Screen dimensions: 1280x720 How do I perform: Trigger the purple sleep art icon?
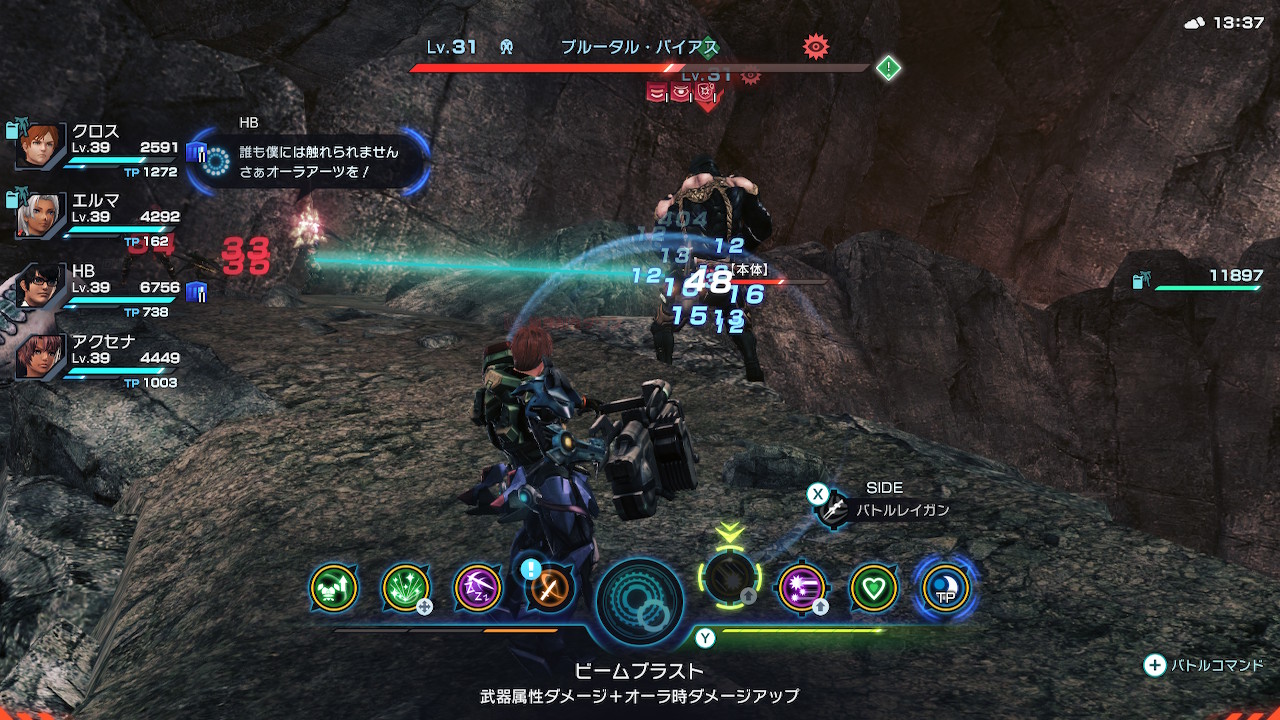coord(478,588)
